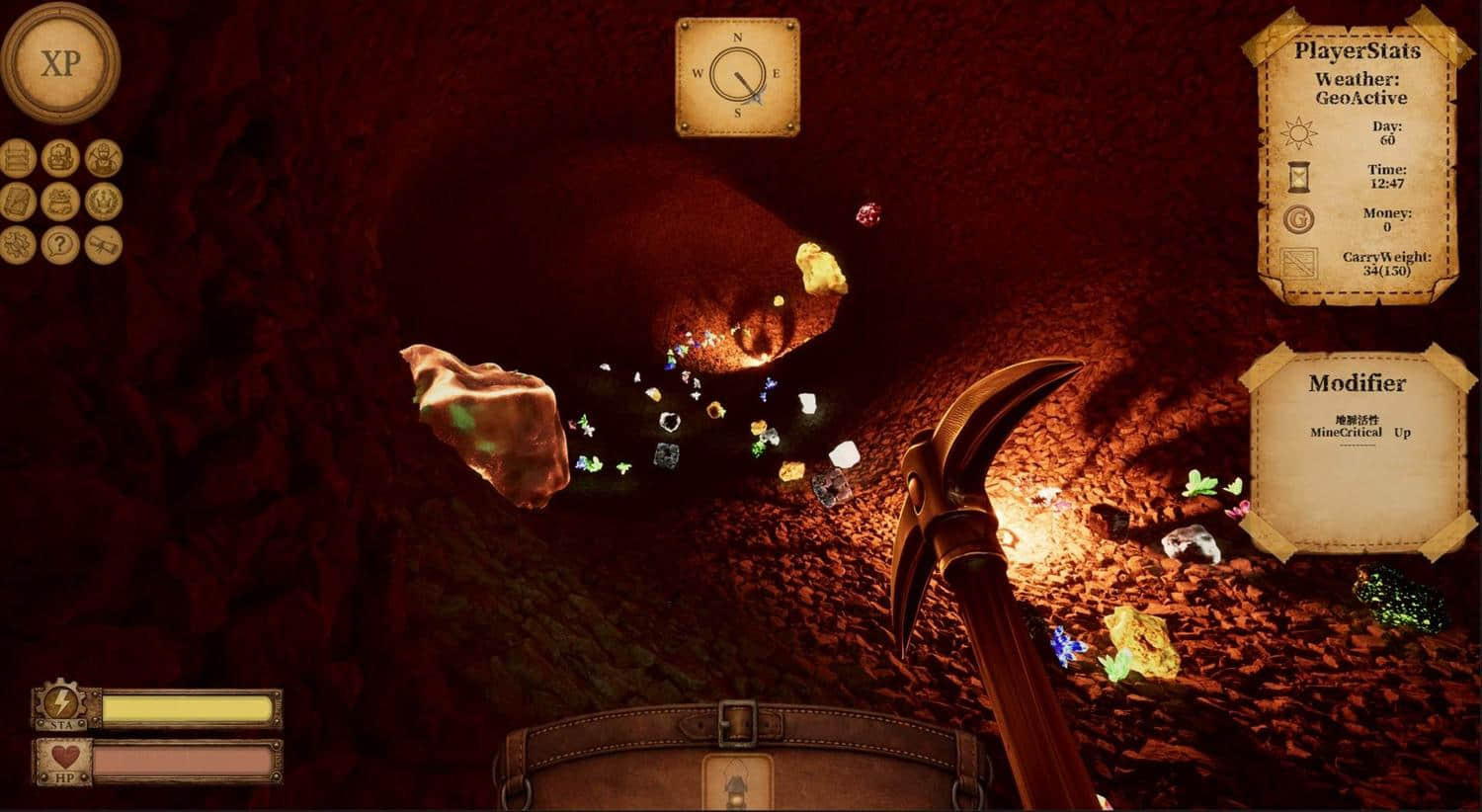Click the hourglass time icon
Image resolution: width=1482 pixels, height=812 pixels.
(x=1298, y=179)
